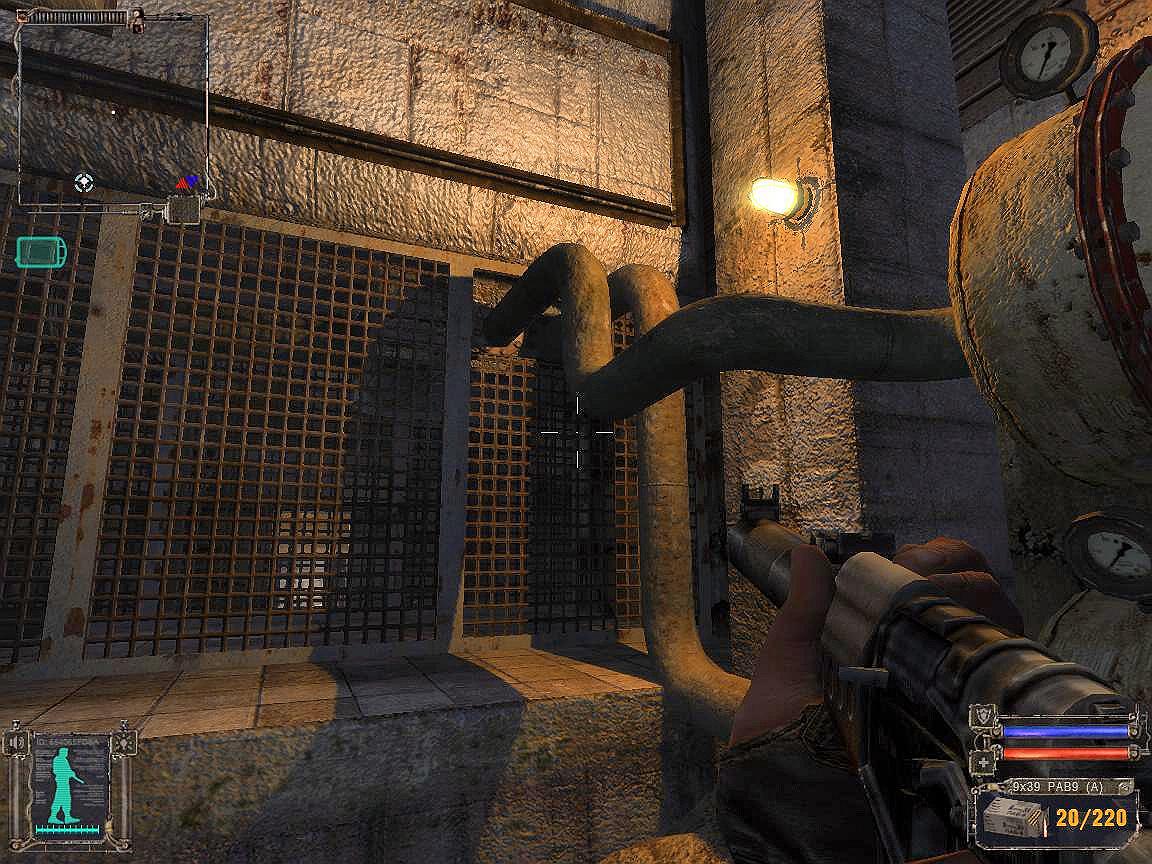Select the red and blue minimap markers

pos(187,181)
